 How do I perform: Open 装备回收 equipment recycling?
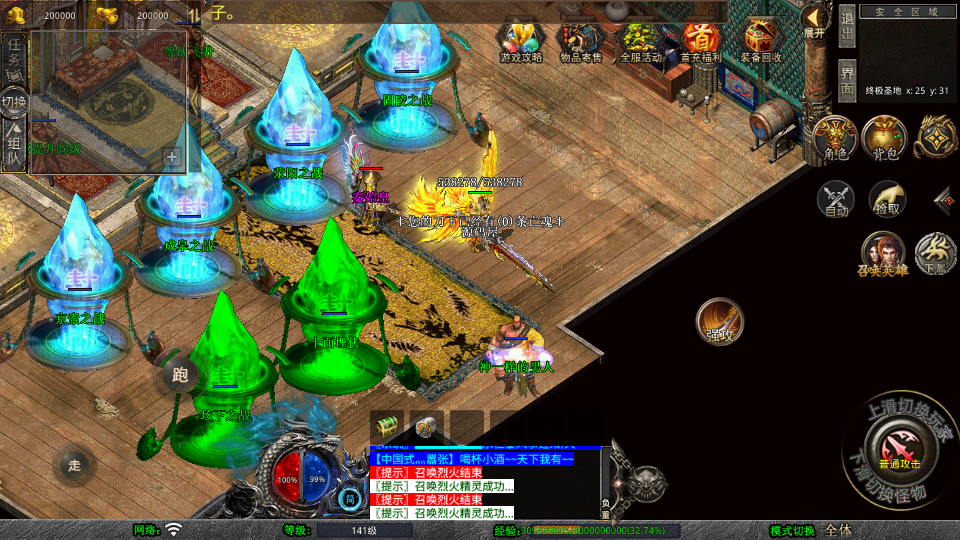click(762, 43)
